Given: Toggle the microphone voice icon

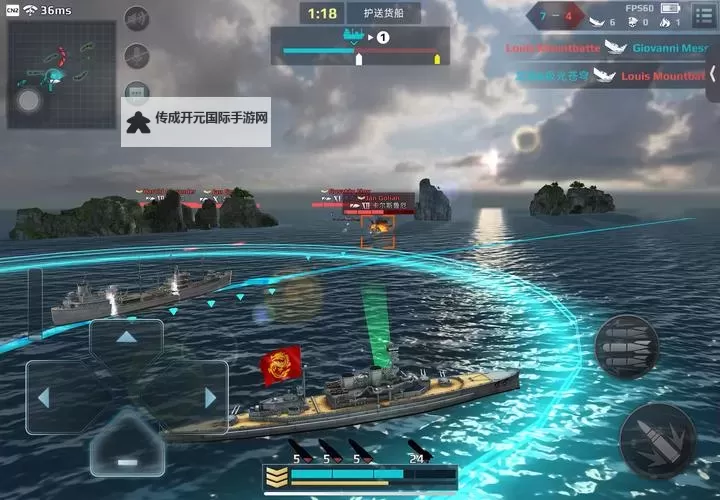Looking at the screenshot, I should 136,56.
